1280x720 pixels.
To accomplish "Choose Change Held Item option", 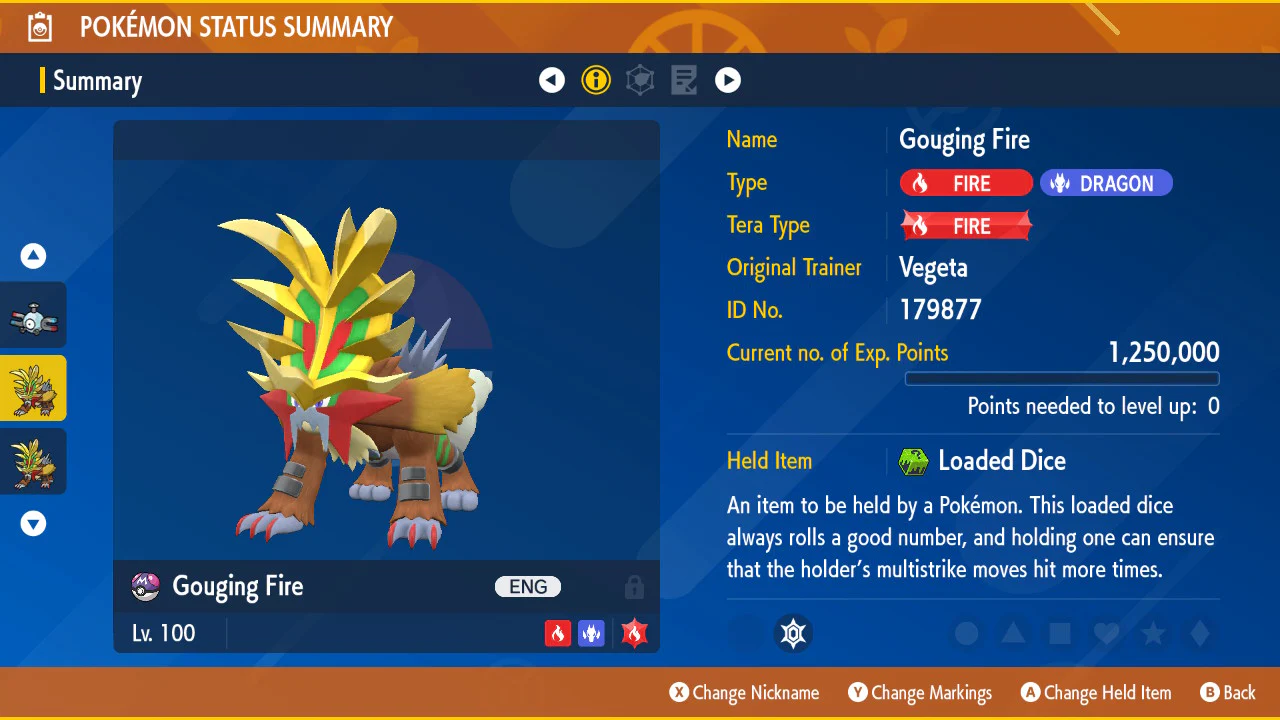I will (1096, 693).
